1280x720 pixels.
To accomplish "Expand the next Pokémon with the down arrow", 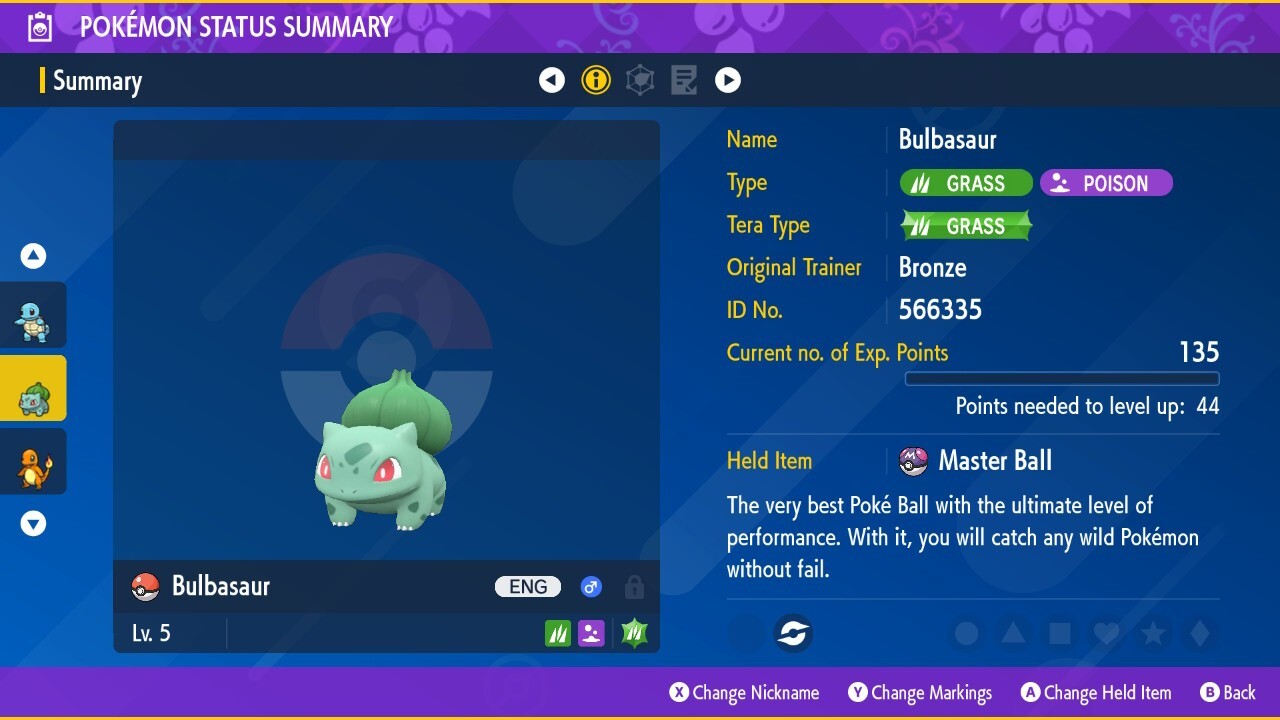I will [33, 522].
